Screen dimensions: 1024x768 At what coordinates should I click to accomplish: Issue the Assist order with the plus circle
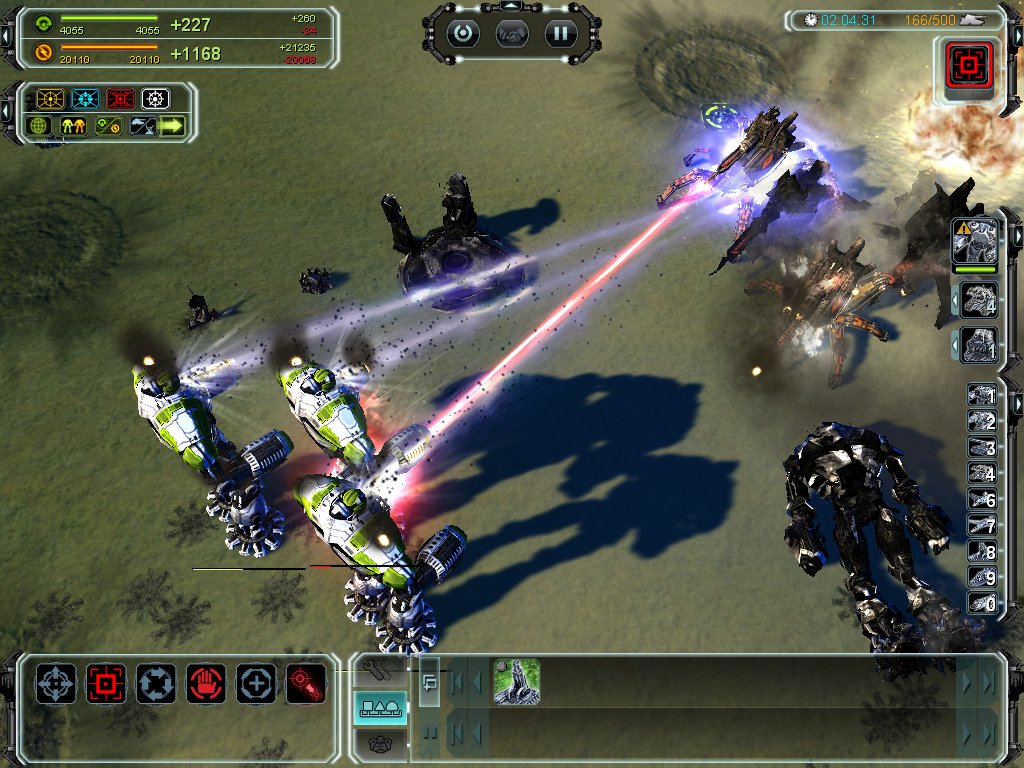[256, 683]
